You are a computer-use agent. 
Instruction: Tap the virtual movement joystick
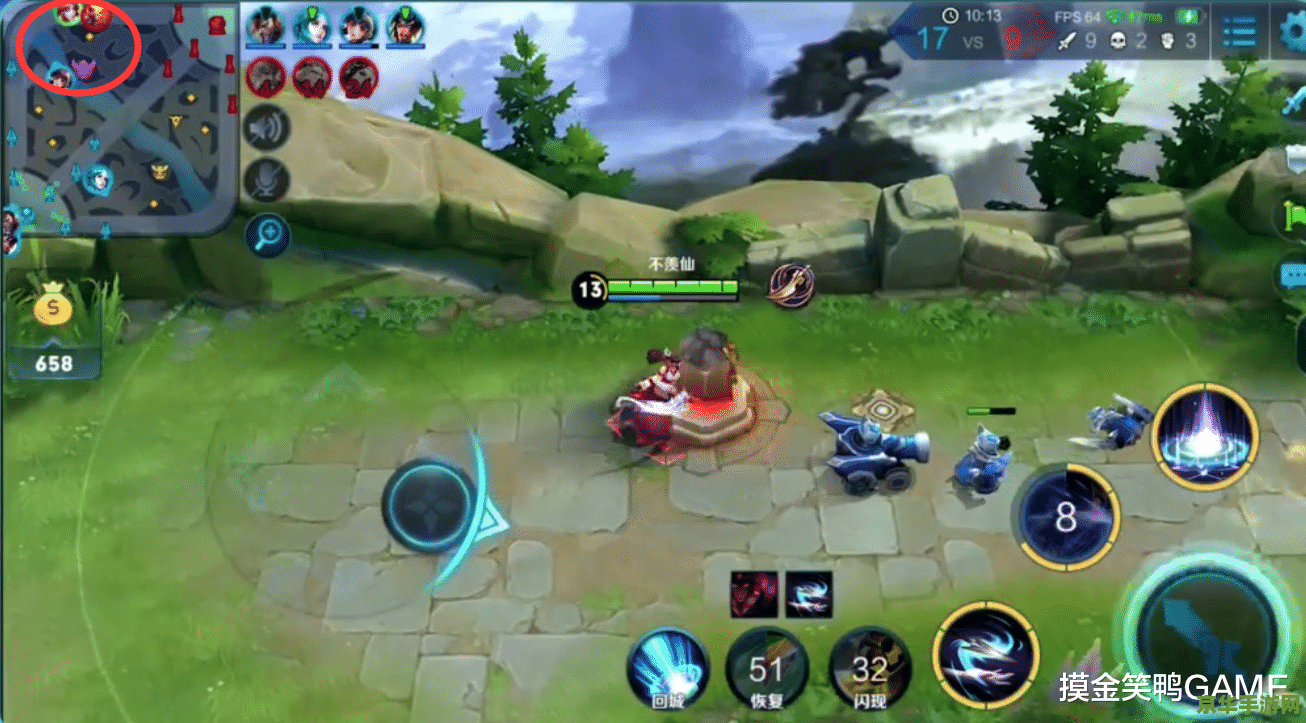(429, 505)
